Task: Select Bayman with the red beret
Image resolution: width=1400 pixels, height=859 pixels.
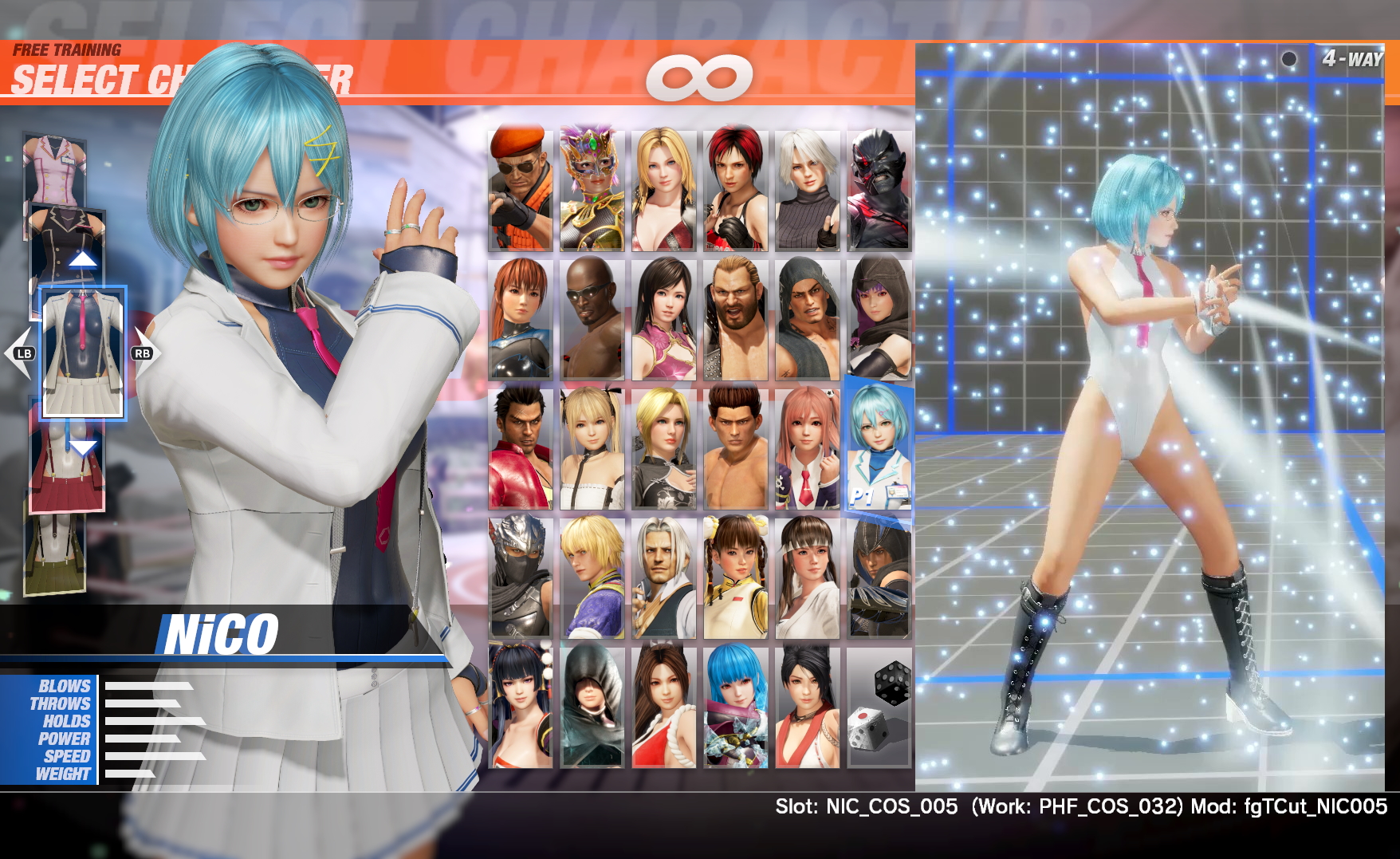Action: click(x=520, y=191)
